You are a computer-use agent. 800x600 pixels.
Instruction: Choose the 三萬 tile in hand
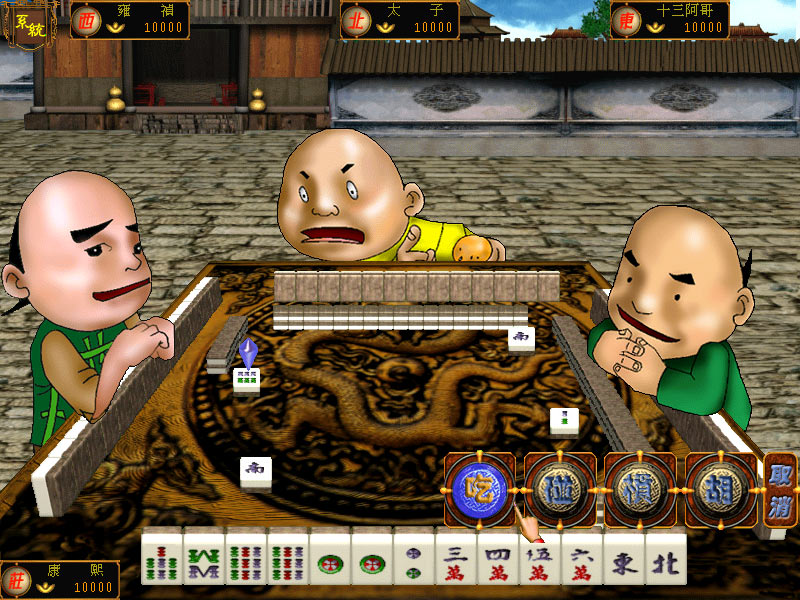tap(456, 557)
